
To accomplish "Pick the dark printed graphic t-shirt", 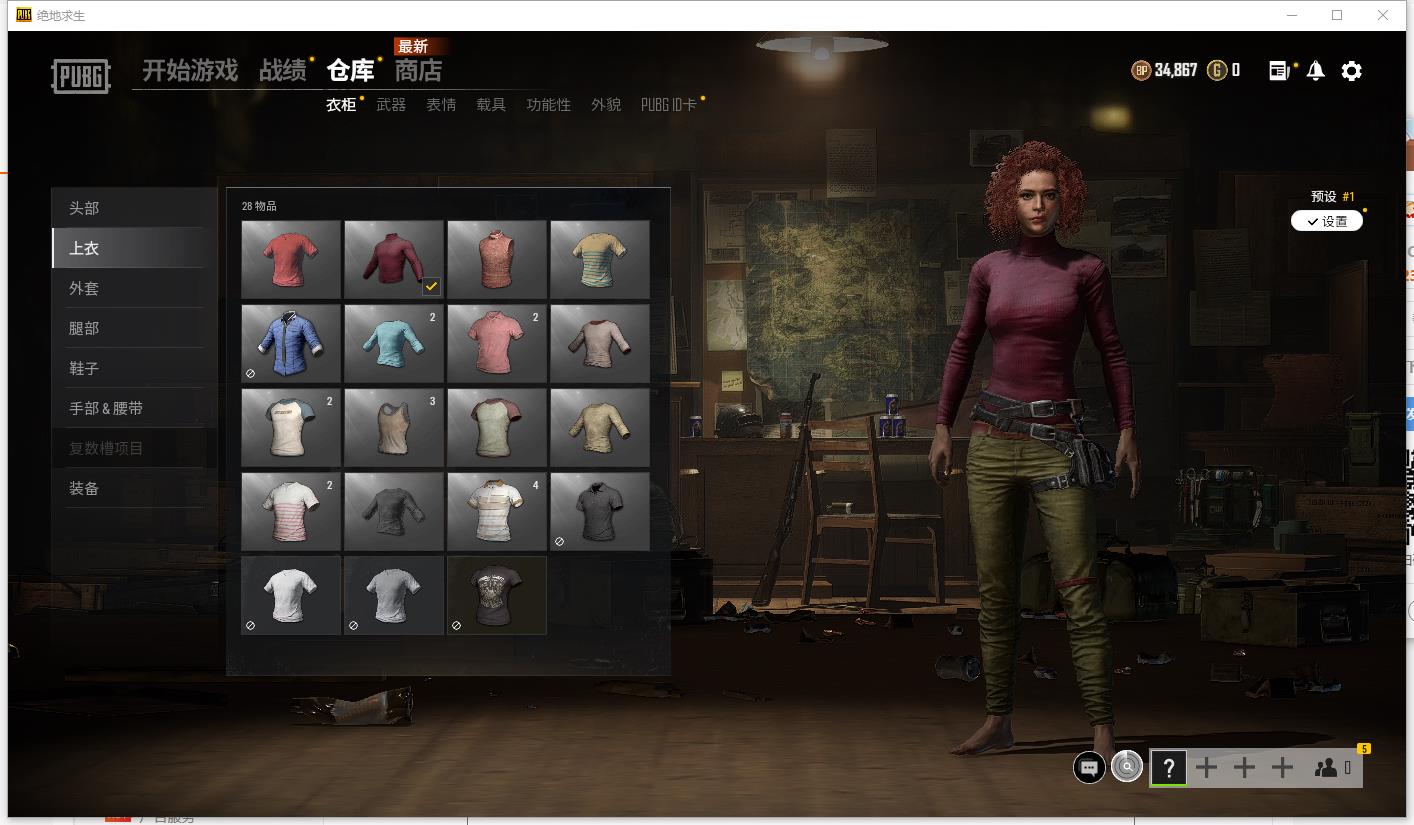I will click(x=497, y=595).
